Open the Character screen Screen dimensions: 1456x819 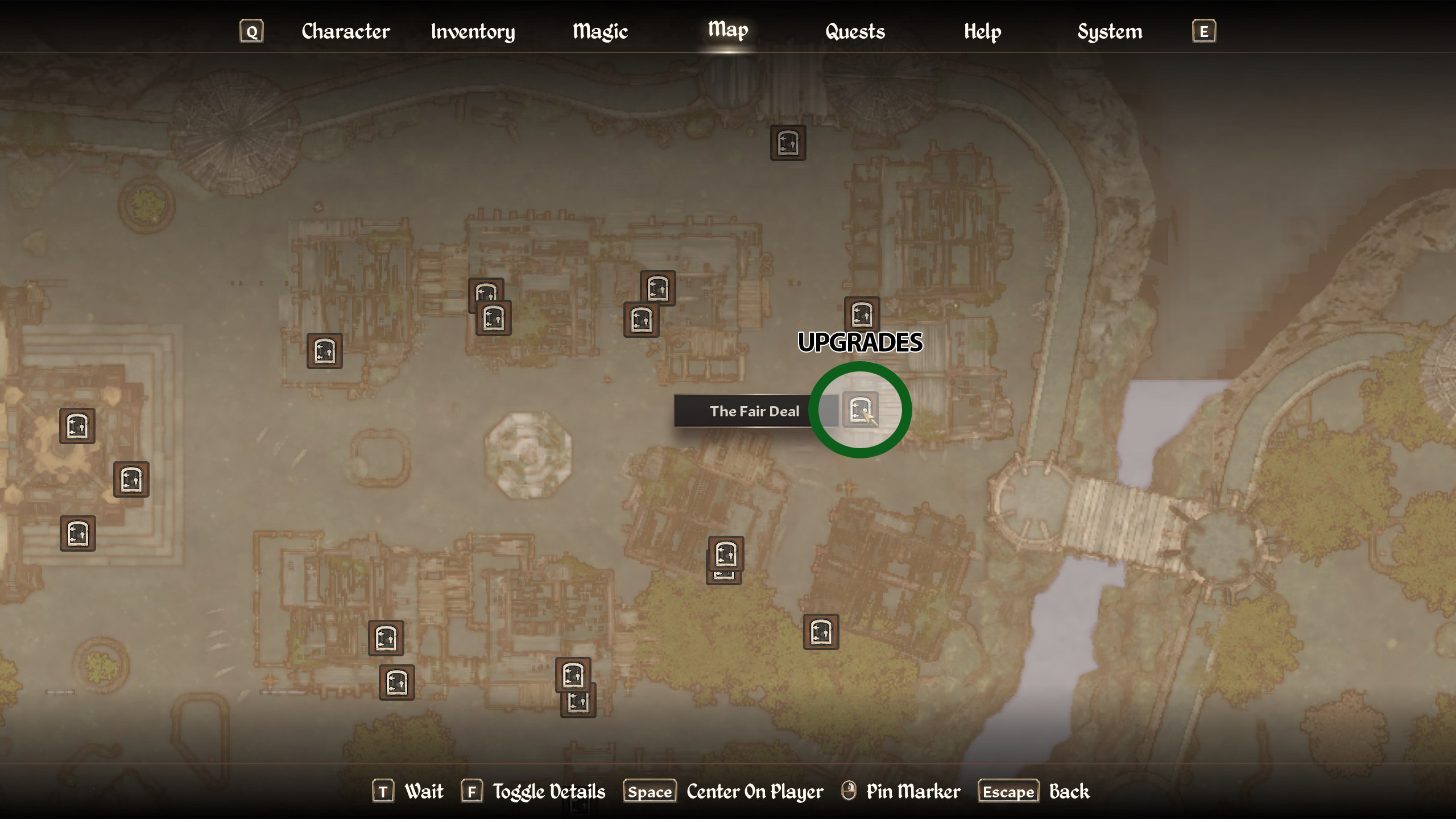click(x=345, y=32)
